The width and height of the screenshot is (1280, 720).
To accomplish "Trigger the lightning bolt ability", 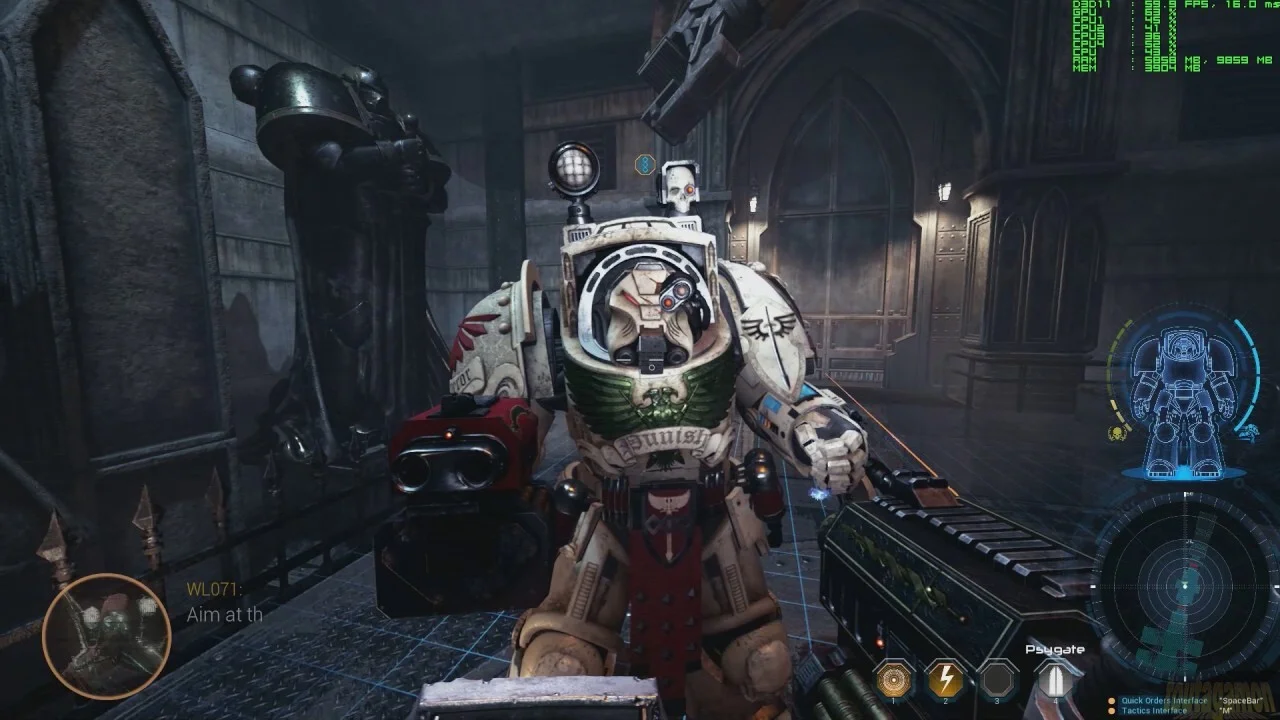I will pyautogui.click(x=945, y=679).
